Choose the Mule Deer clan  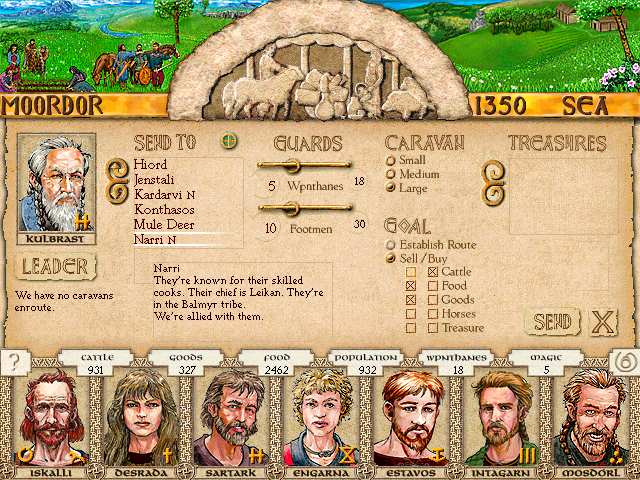pyautogui.click(x=162, y=225)
